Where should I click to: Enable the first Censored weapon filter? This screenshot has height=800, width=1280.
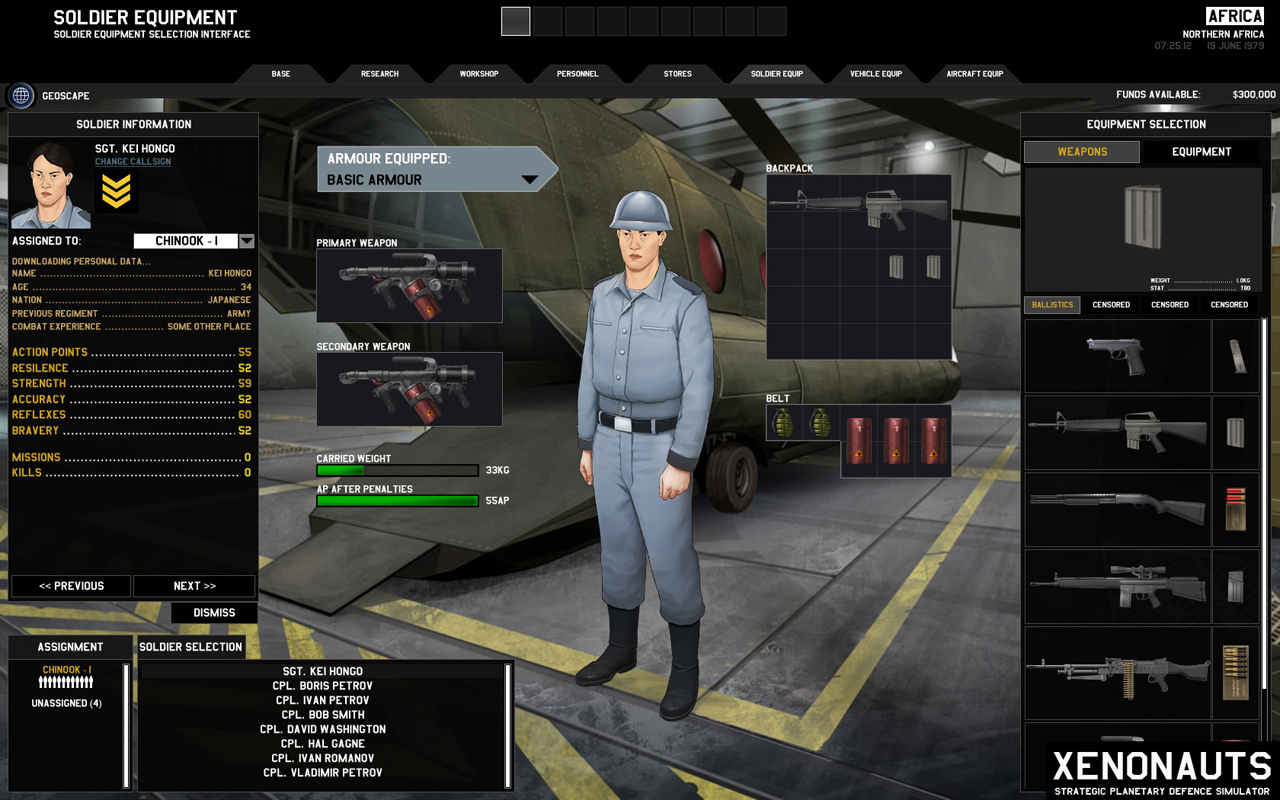point(1110,304)
